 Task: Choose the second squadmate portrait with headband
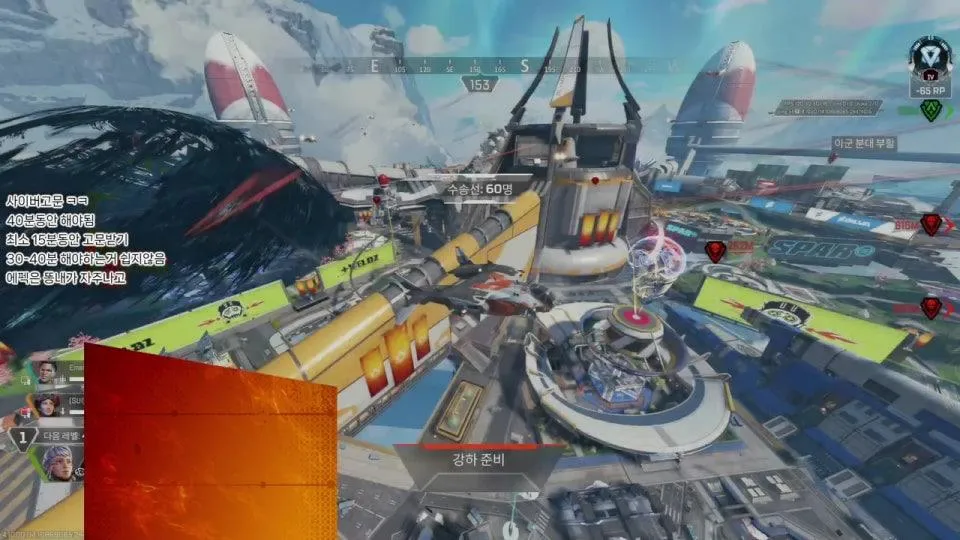click(48, 406)
